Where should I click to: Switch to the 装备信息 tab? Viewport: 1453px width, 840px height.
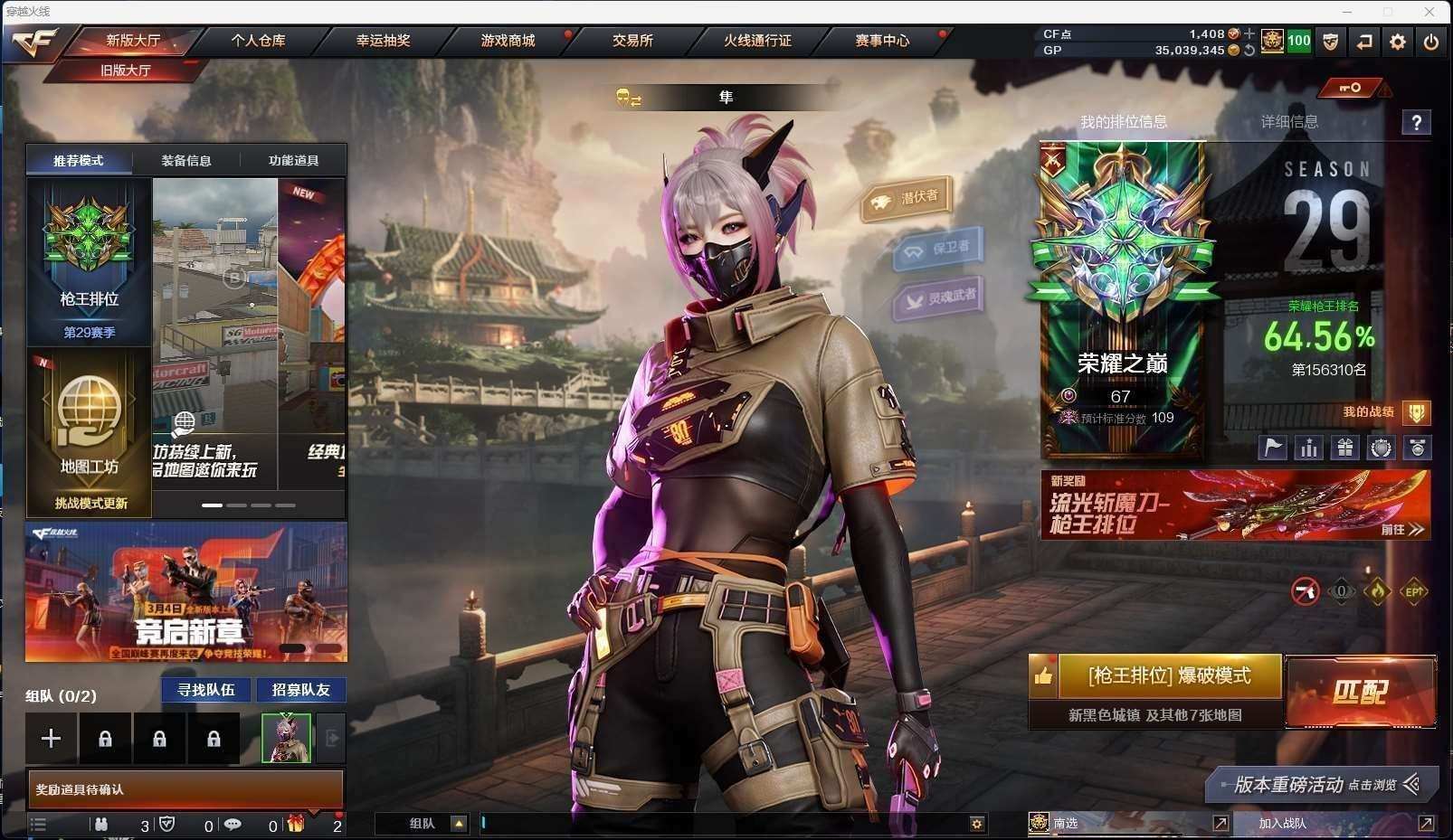pos(186,161)
